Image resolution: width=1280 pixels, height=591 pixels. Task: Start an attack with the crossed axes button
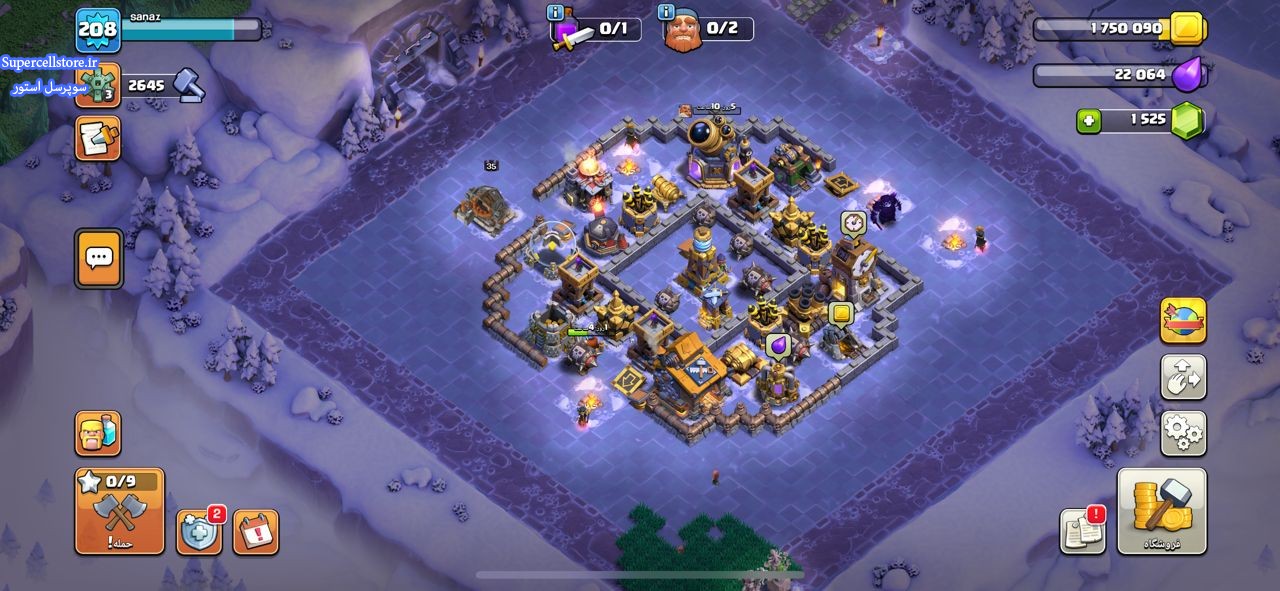(x=119, y=512)
